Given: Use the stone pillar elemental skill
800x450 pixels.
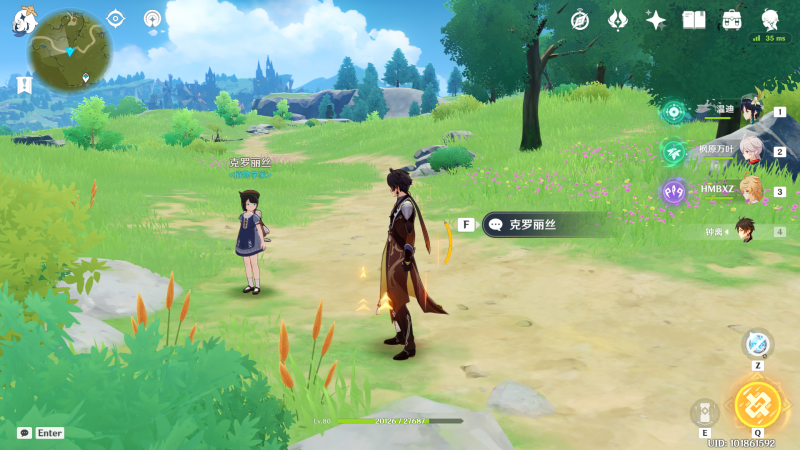Looking at the screenshot, I should pyautogui.click(x=705, y=412).
